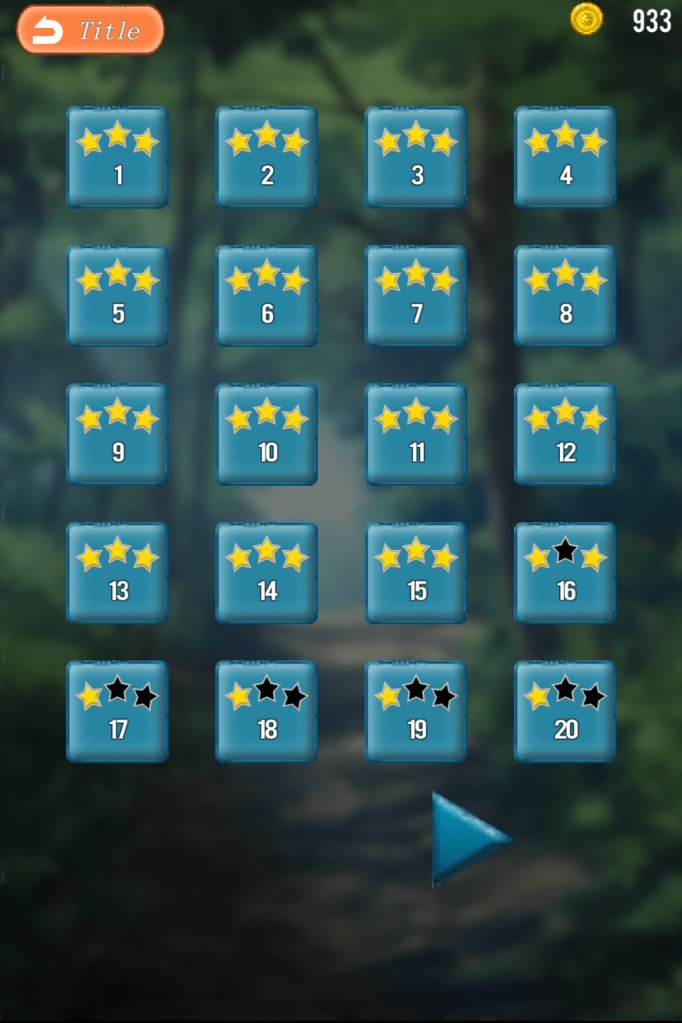Open level 8

click(x=565, y=296)
